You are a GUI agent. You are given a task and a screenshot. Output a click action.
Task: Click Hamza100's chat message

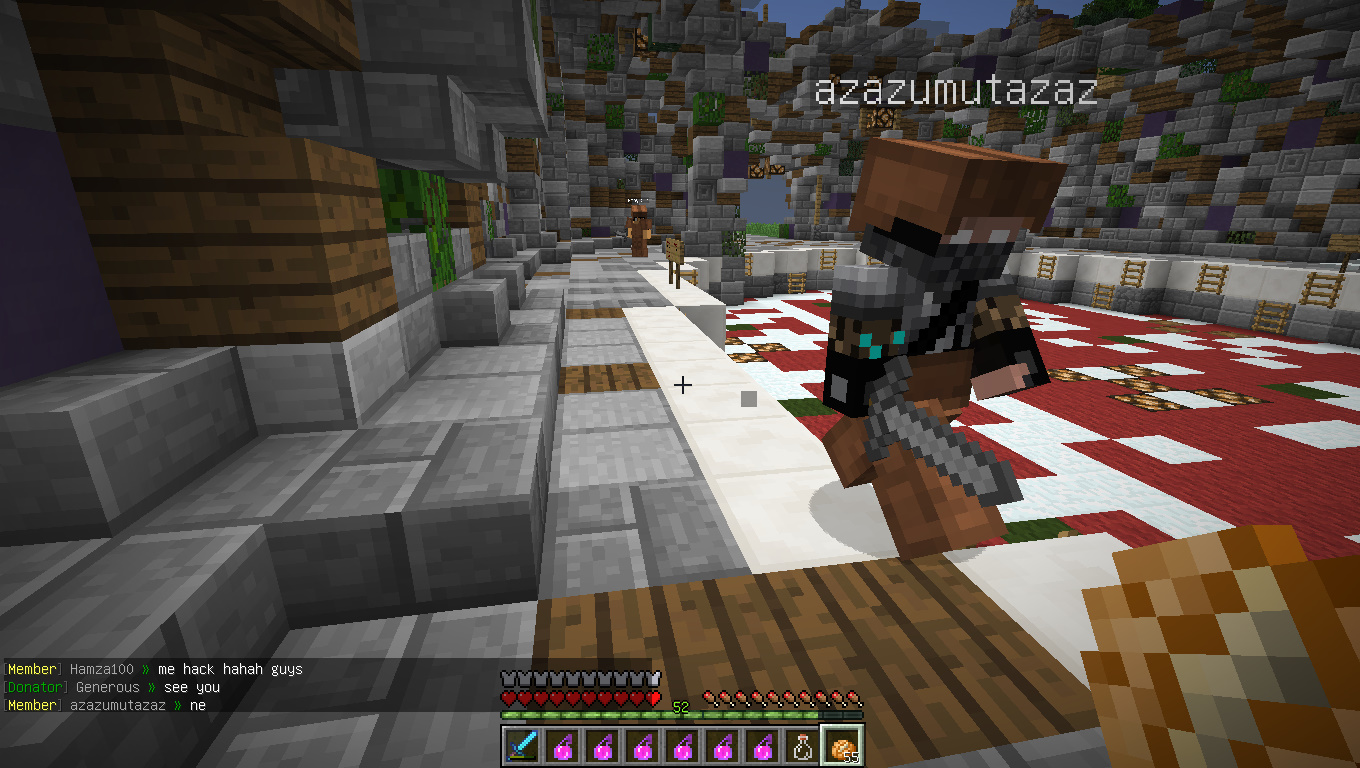coord(155,669)
